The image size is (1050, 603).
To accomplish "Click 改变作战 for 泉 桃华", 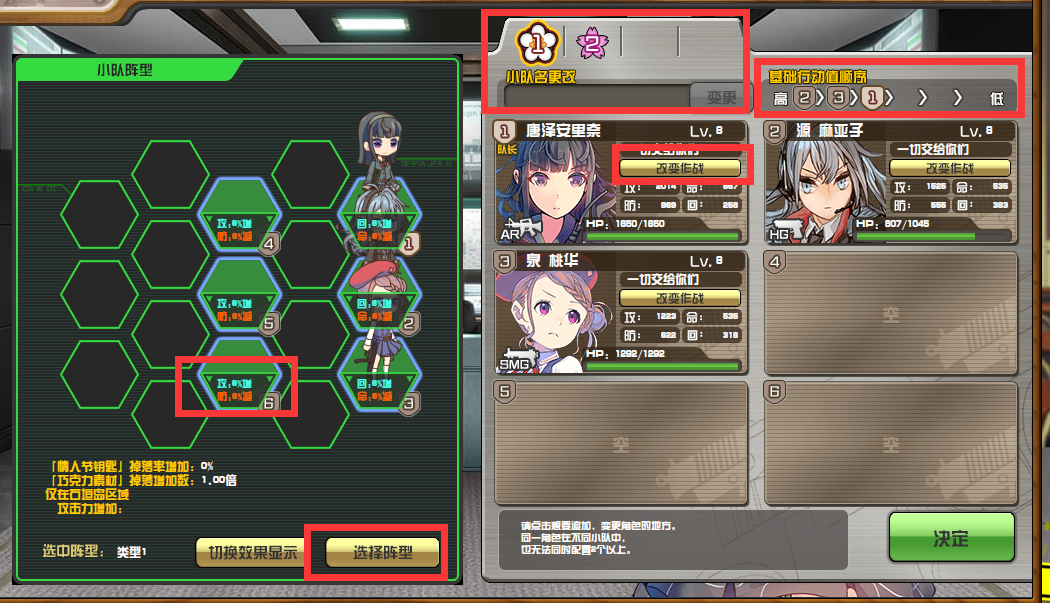I will (680, 298).
